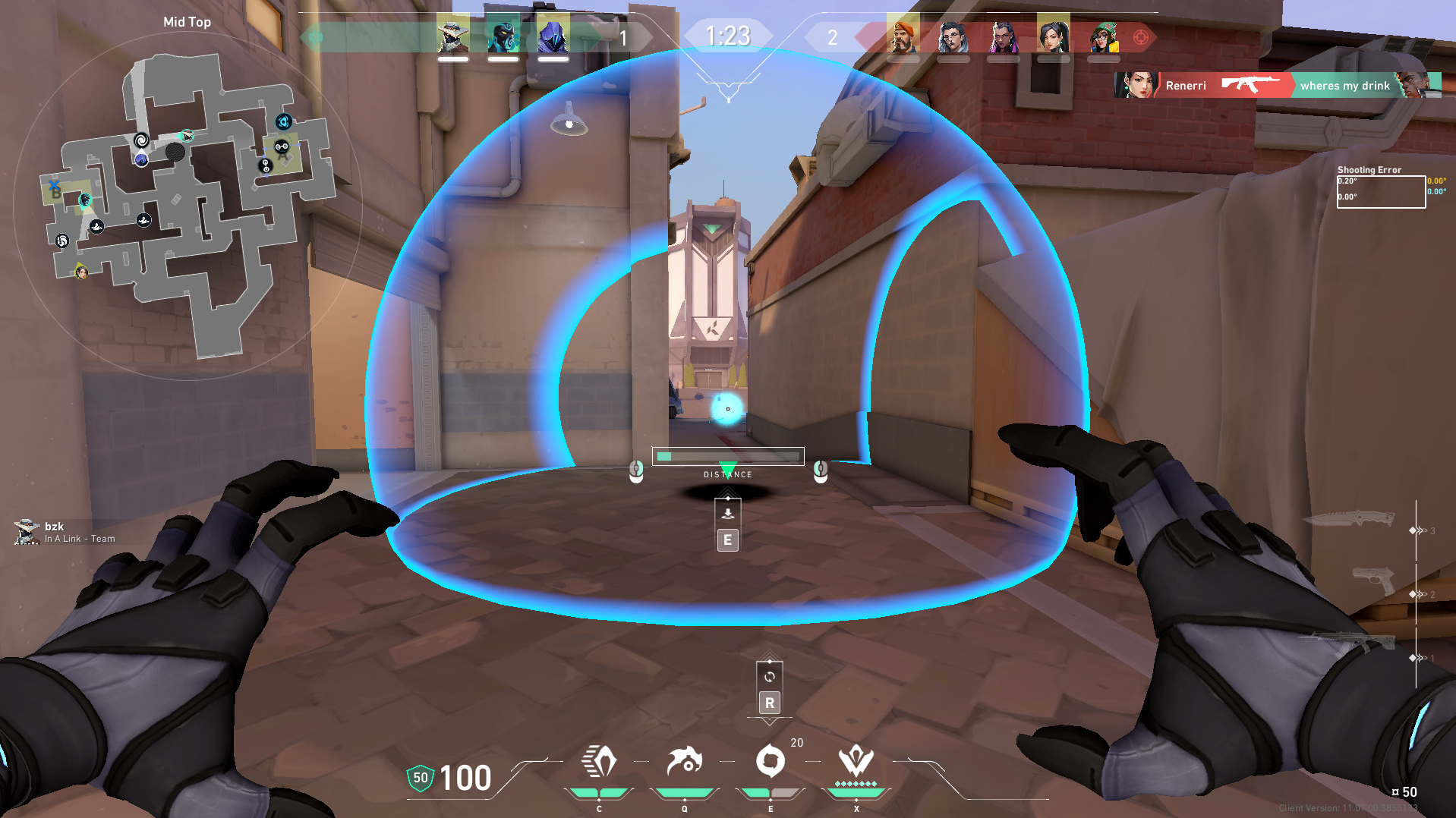The width and height of the screenshot is (1456, 818).
Task: Click the R reorient button prompt
Action: (769, 702)
